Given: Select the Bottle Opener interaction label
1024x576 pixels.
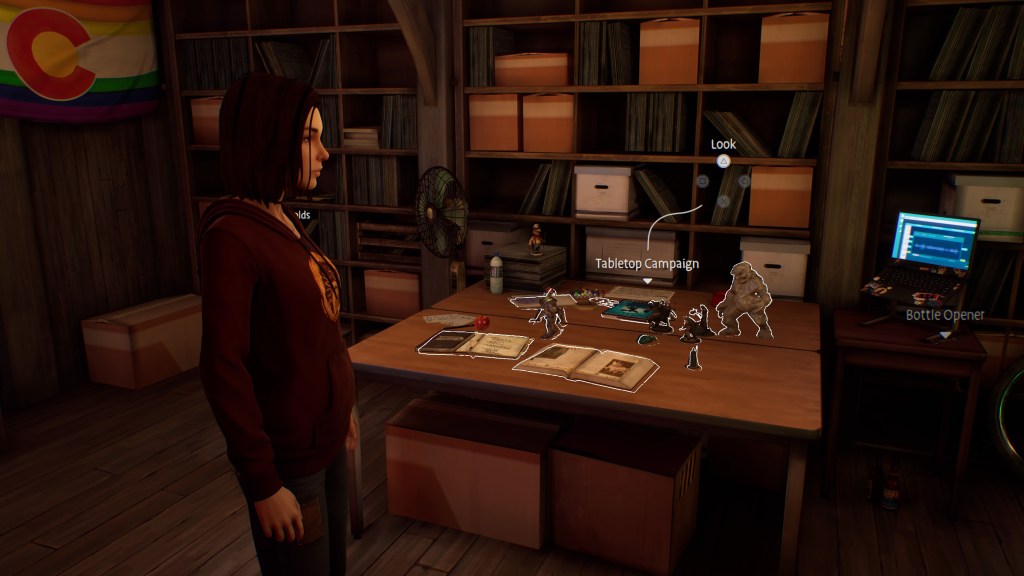Looking at the screenshot, I should click(x=945, y=315).
